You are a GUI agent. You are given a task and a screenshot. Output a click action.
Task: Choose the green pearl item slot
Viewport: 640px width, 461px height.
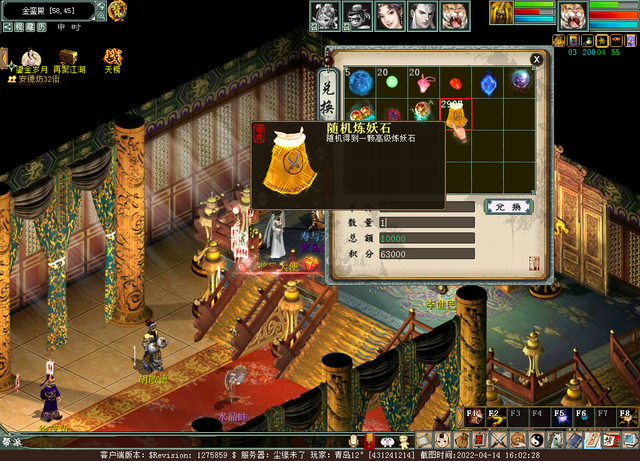pyautogui.click(x=391, y=82)
